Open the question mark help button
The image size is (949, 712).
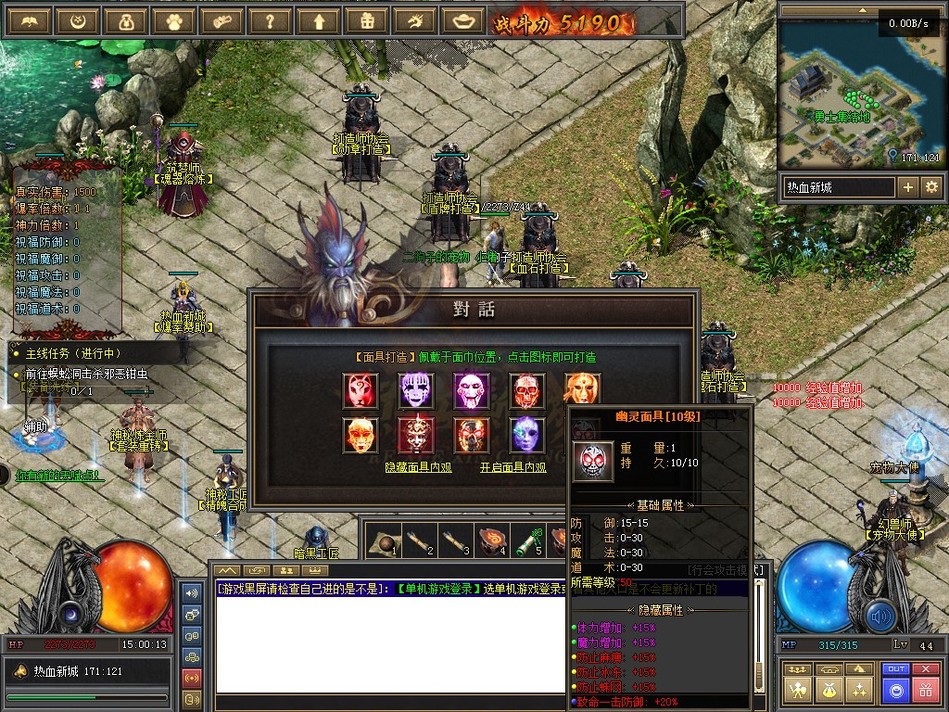pos(269,21)
